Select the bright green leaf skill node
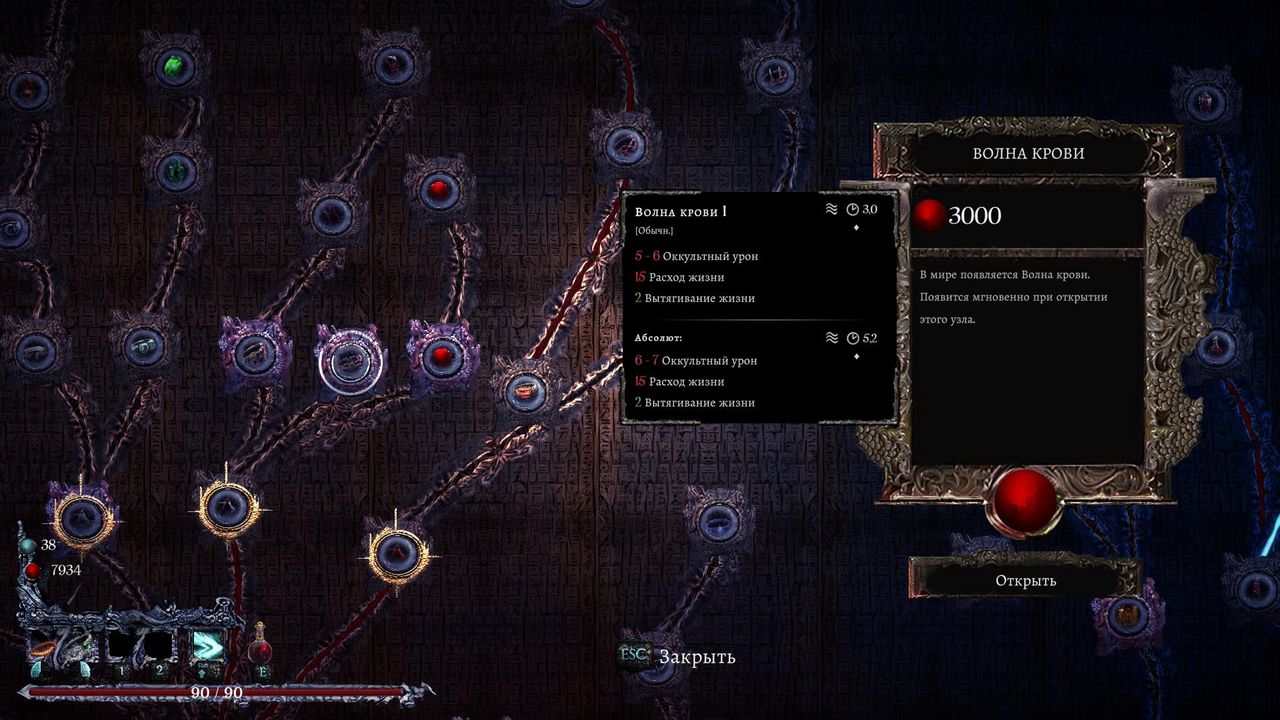The height and width of the screenshot is (720, 1280). tap(174, 67)
